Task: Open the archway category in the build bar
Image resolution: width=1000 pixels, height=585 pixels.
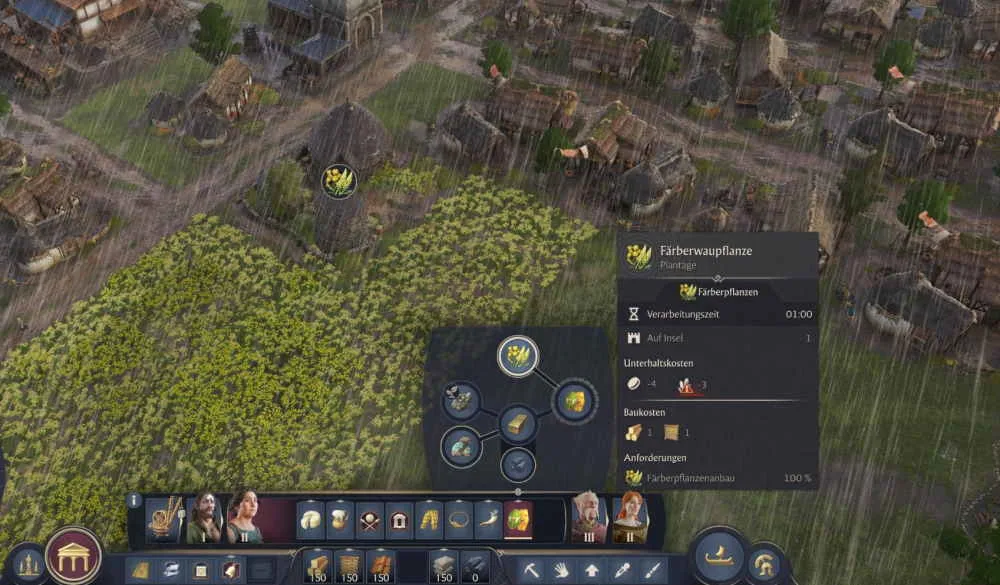Action: (400, 520)
